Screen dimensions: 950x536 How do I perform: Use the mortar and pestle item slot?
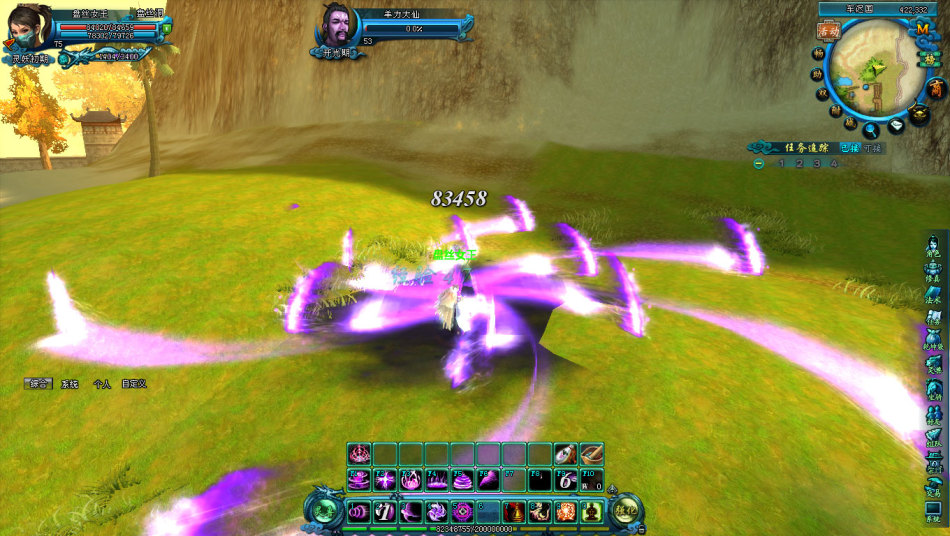[591, 455]
